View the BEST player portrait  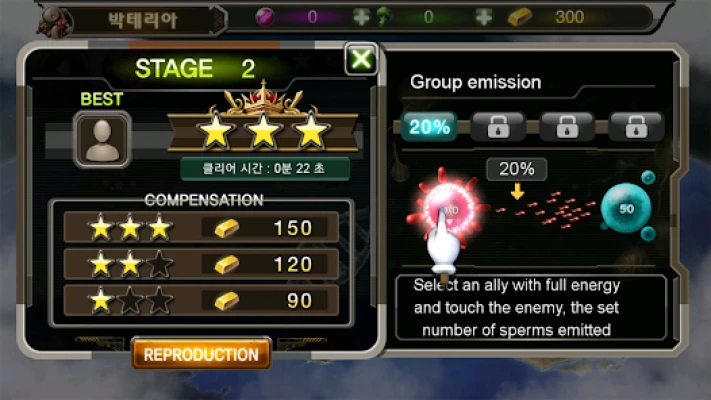coord(102,140)
